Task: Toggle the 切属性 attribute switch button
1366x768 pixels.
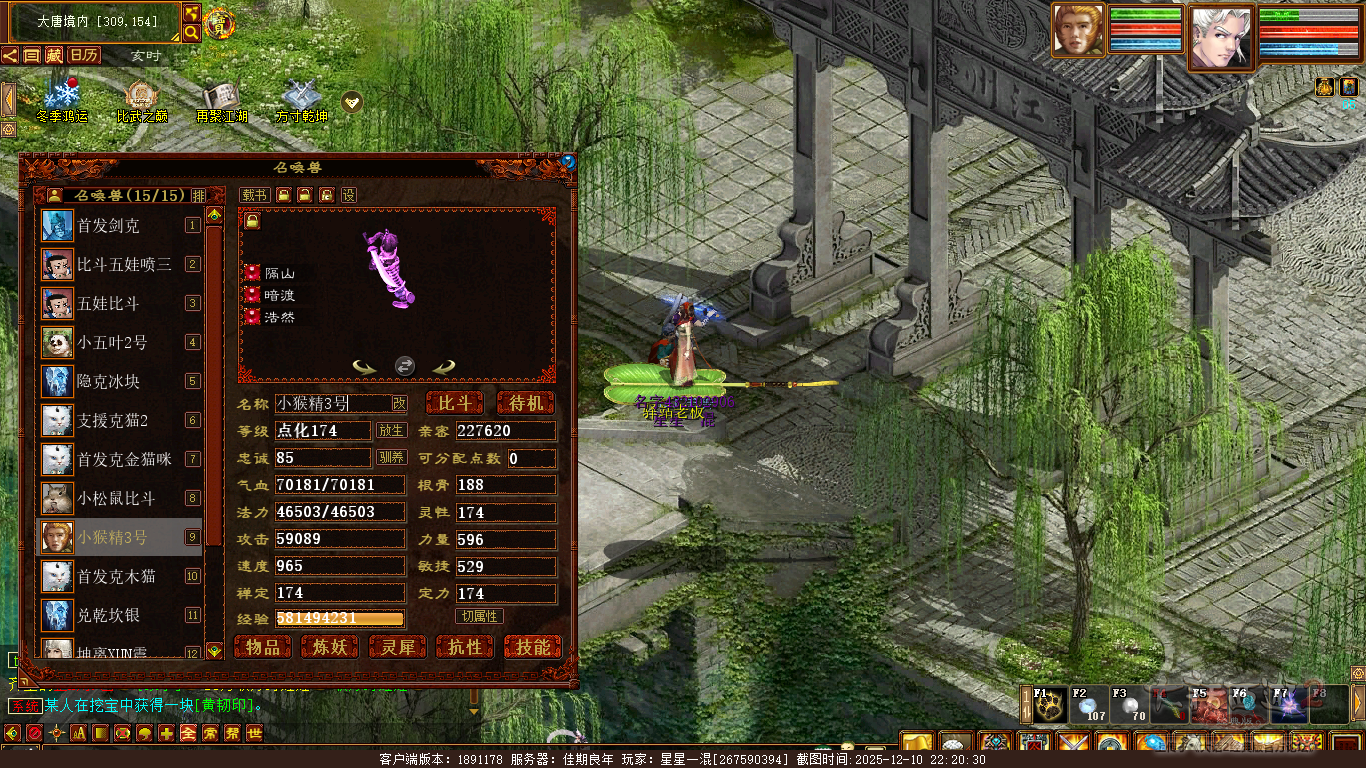Action: [x=479, y=616]
